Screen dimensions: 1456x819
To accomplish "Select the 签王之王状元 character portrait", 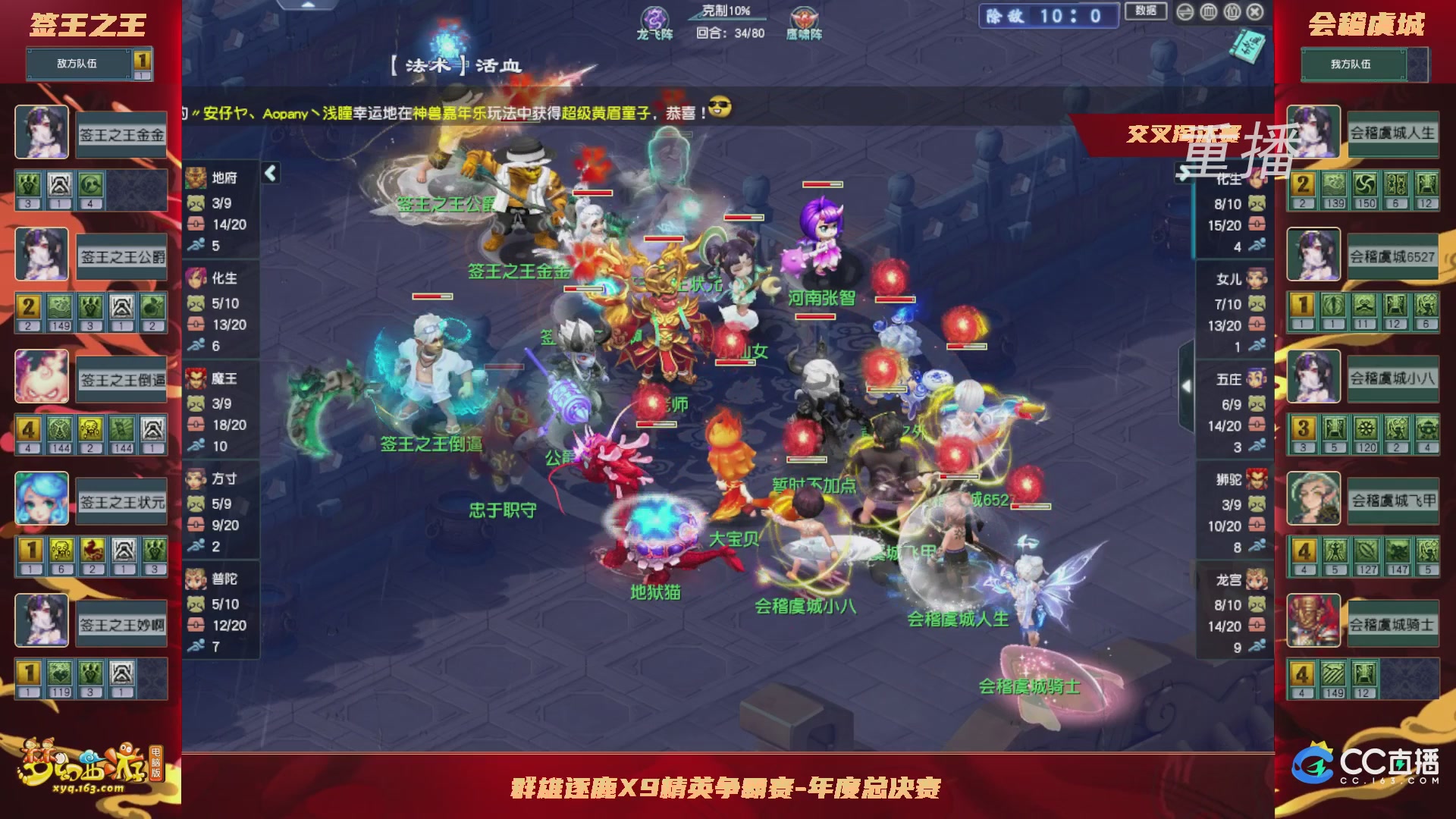I will click(x=42, y=498).
